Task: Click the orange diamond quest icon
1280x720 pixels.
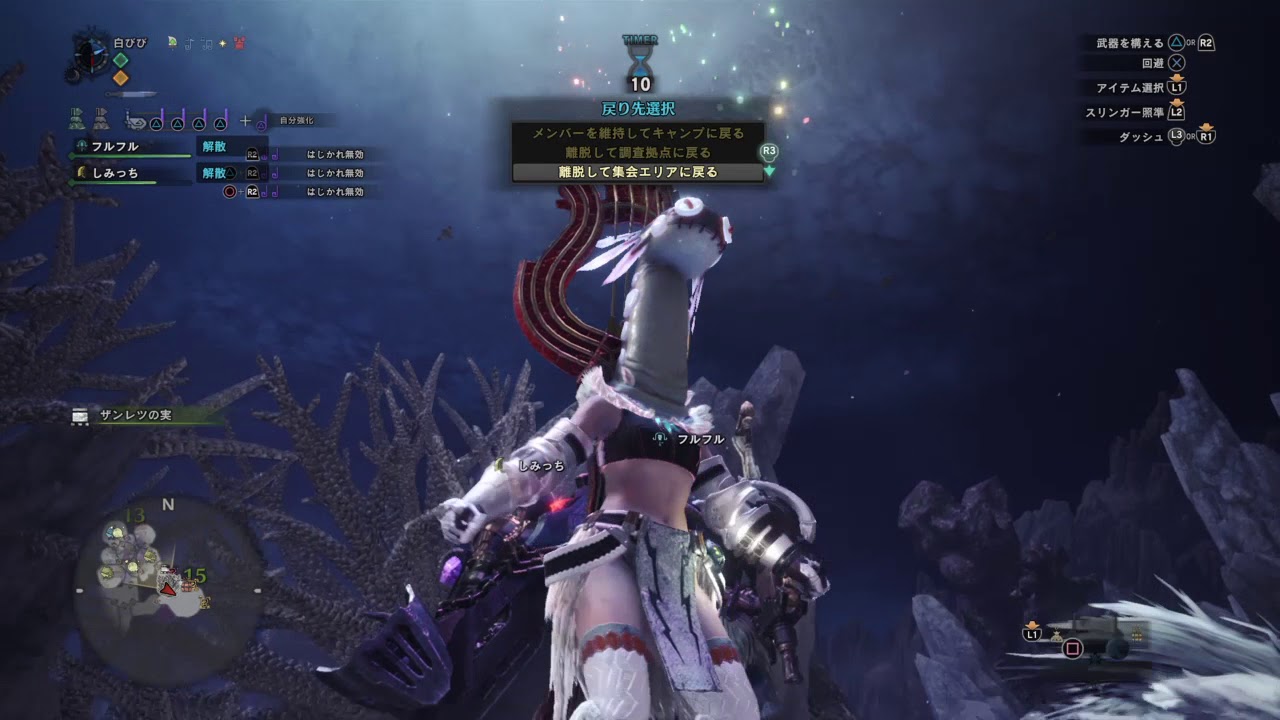Action: point(120,77)
